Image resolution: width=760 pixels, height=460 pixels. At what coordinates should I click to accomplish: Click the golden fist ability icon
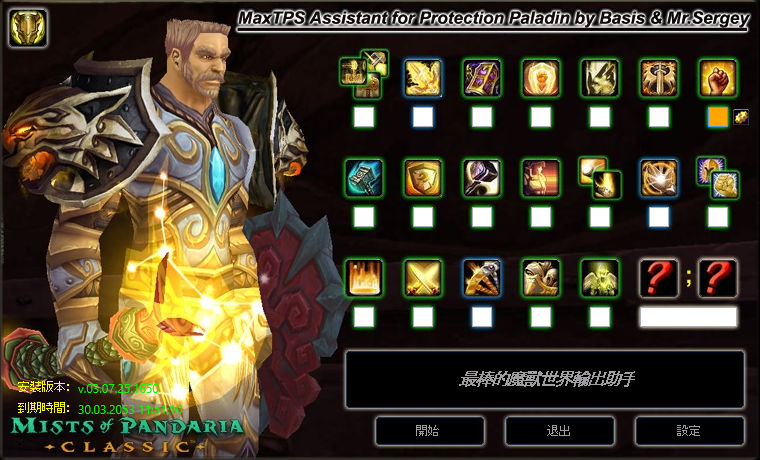(x=717, y=77)
